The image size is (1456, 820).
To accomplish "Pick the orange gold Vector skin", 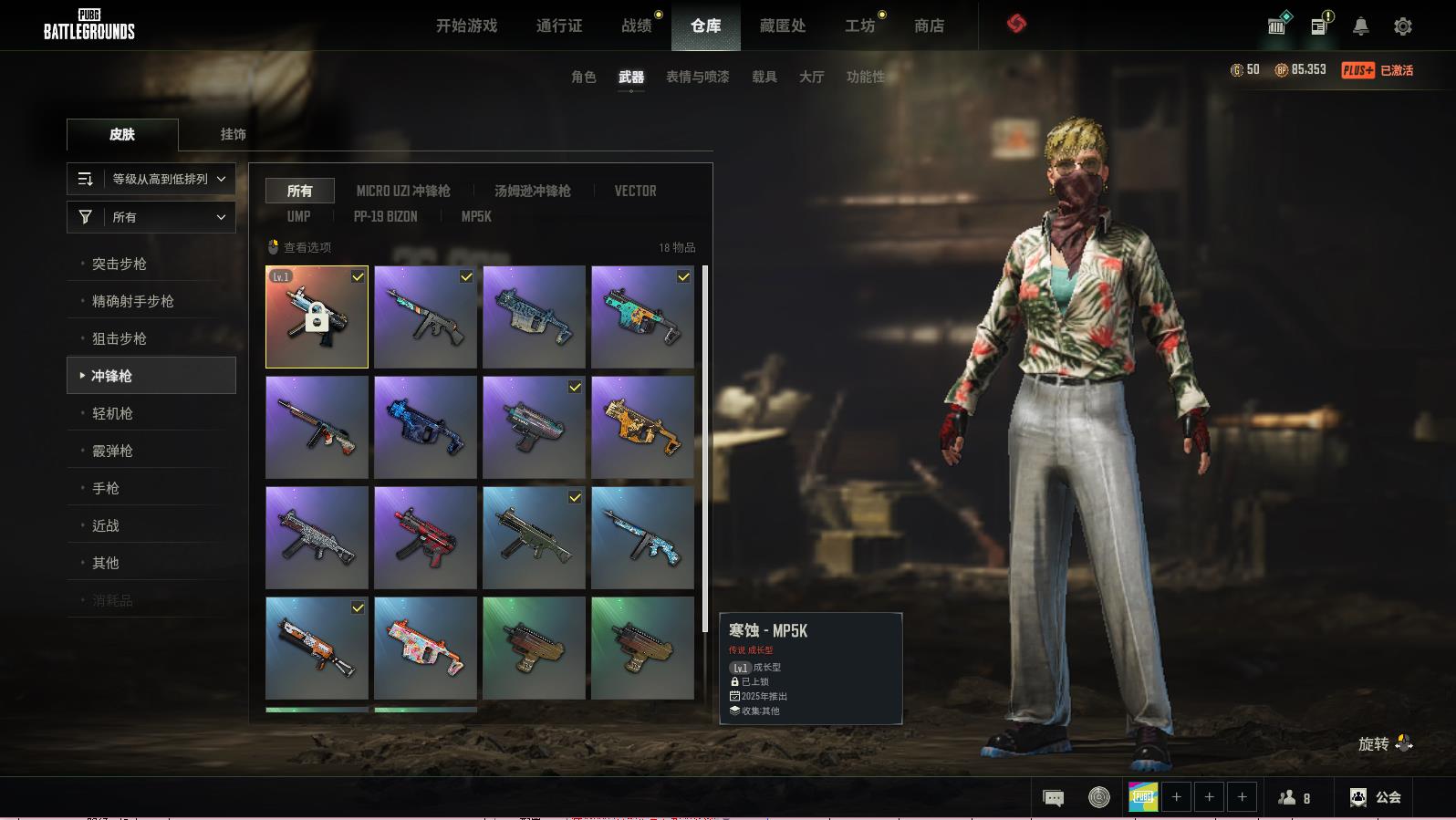I will 642,427.
